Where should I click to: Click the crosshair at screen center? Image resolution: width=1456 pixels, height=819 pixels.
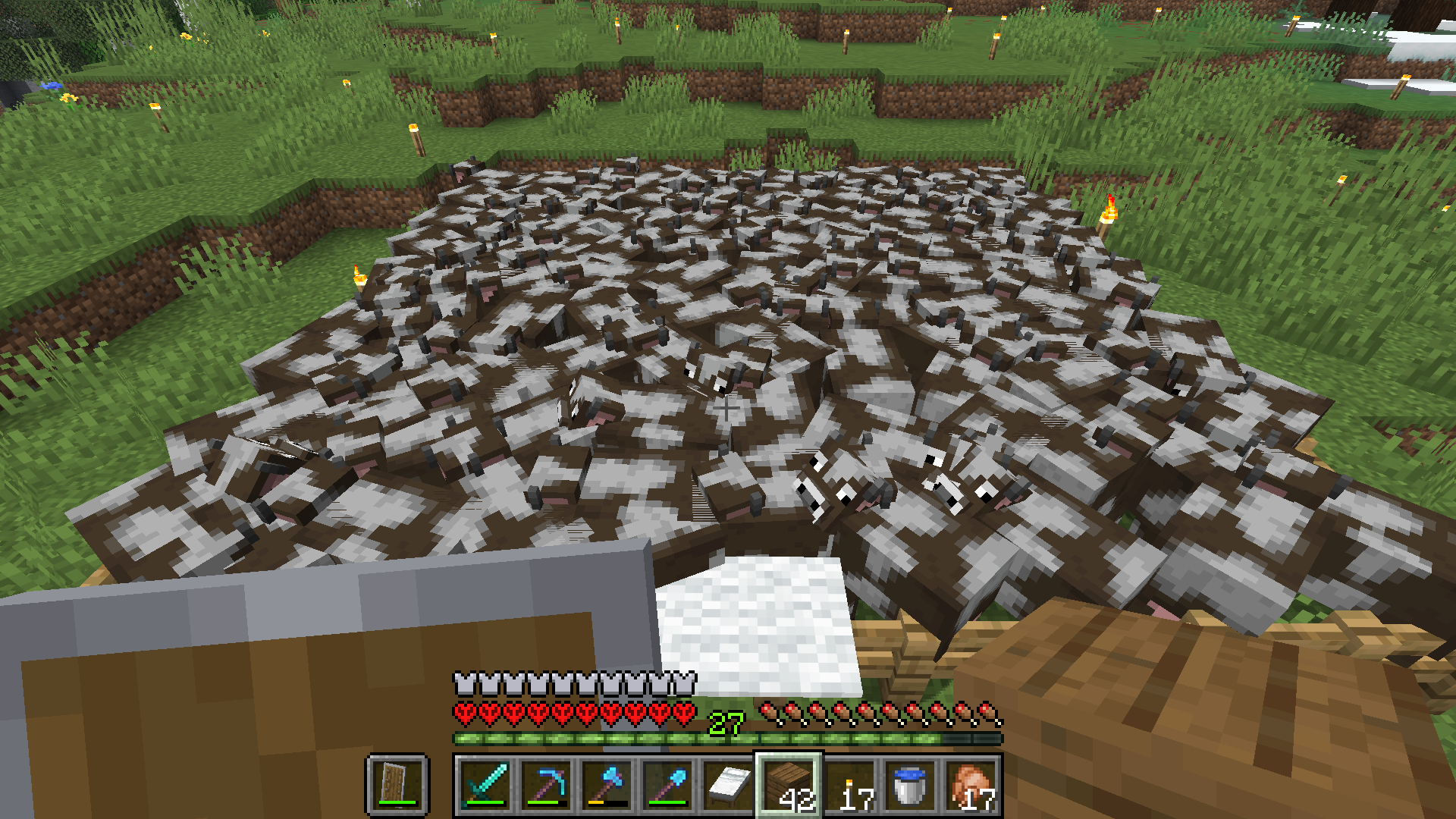coord(728,409)
